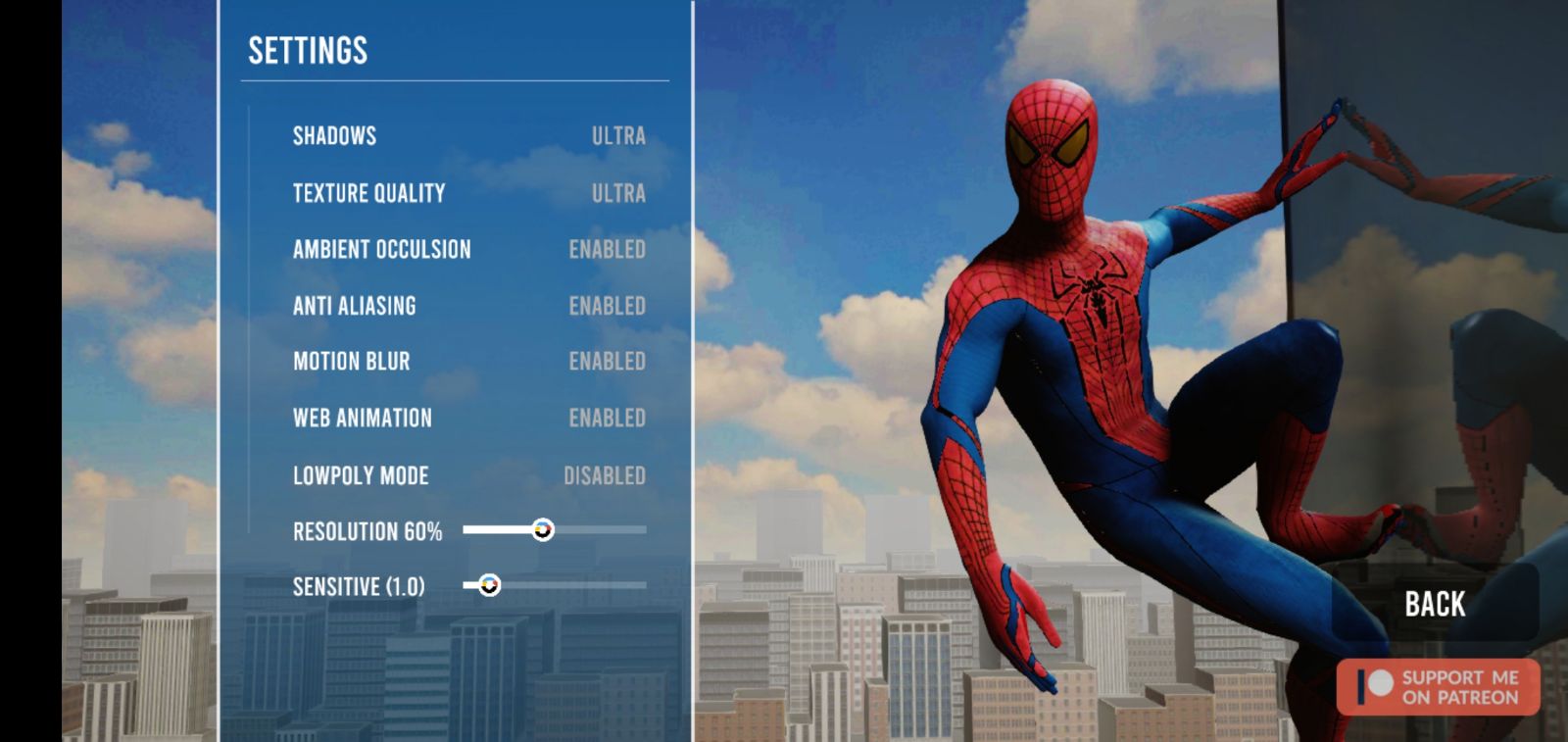Image resolution: width=1568 pixels, height=742 pixels.
Task: Change the Texture Quality setting
Action: [617, 193]
